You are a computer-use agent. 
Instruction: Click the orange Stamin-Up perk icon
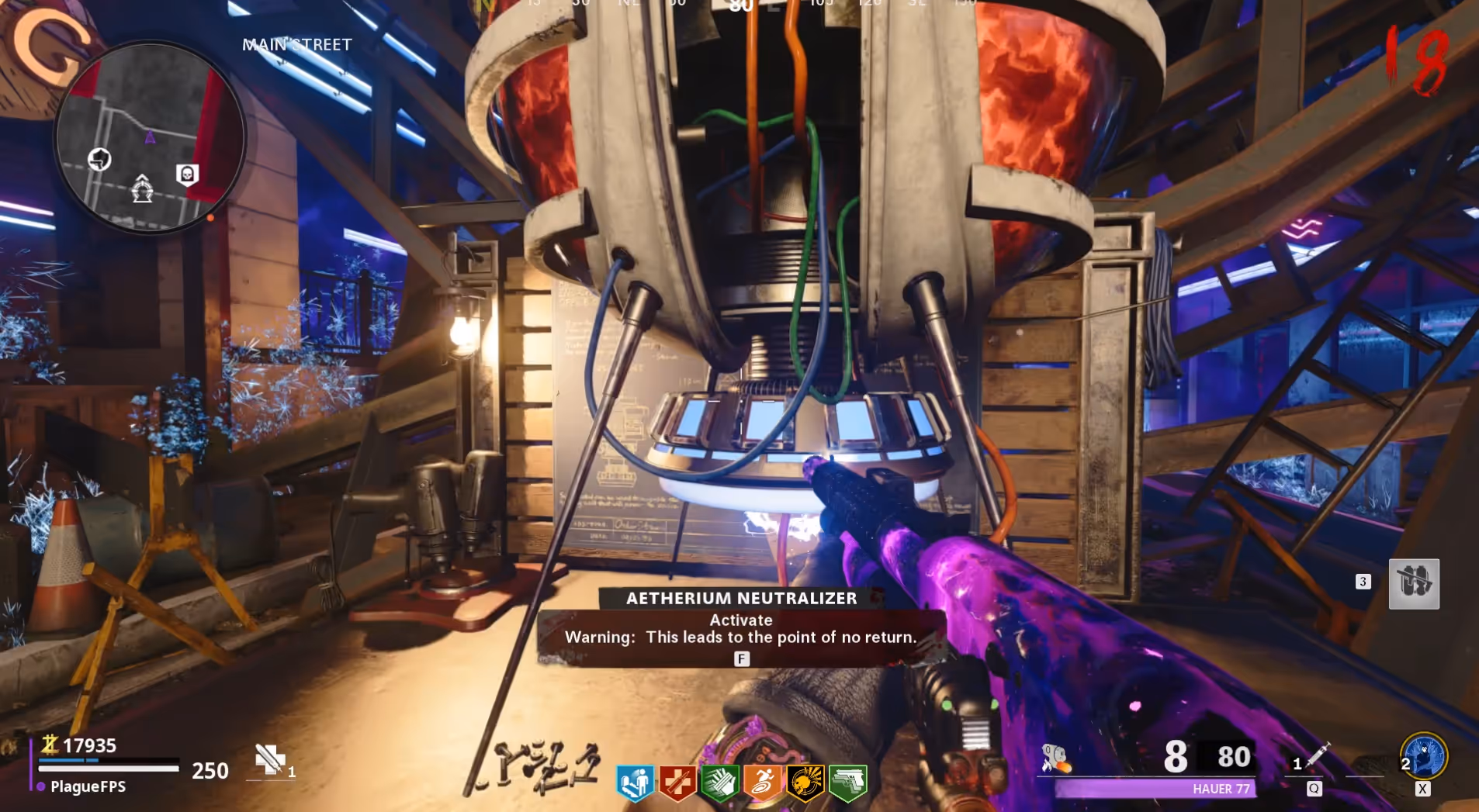coord(762,782)
